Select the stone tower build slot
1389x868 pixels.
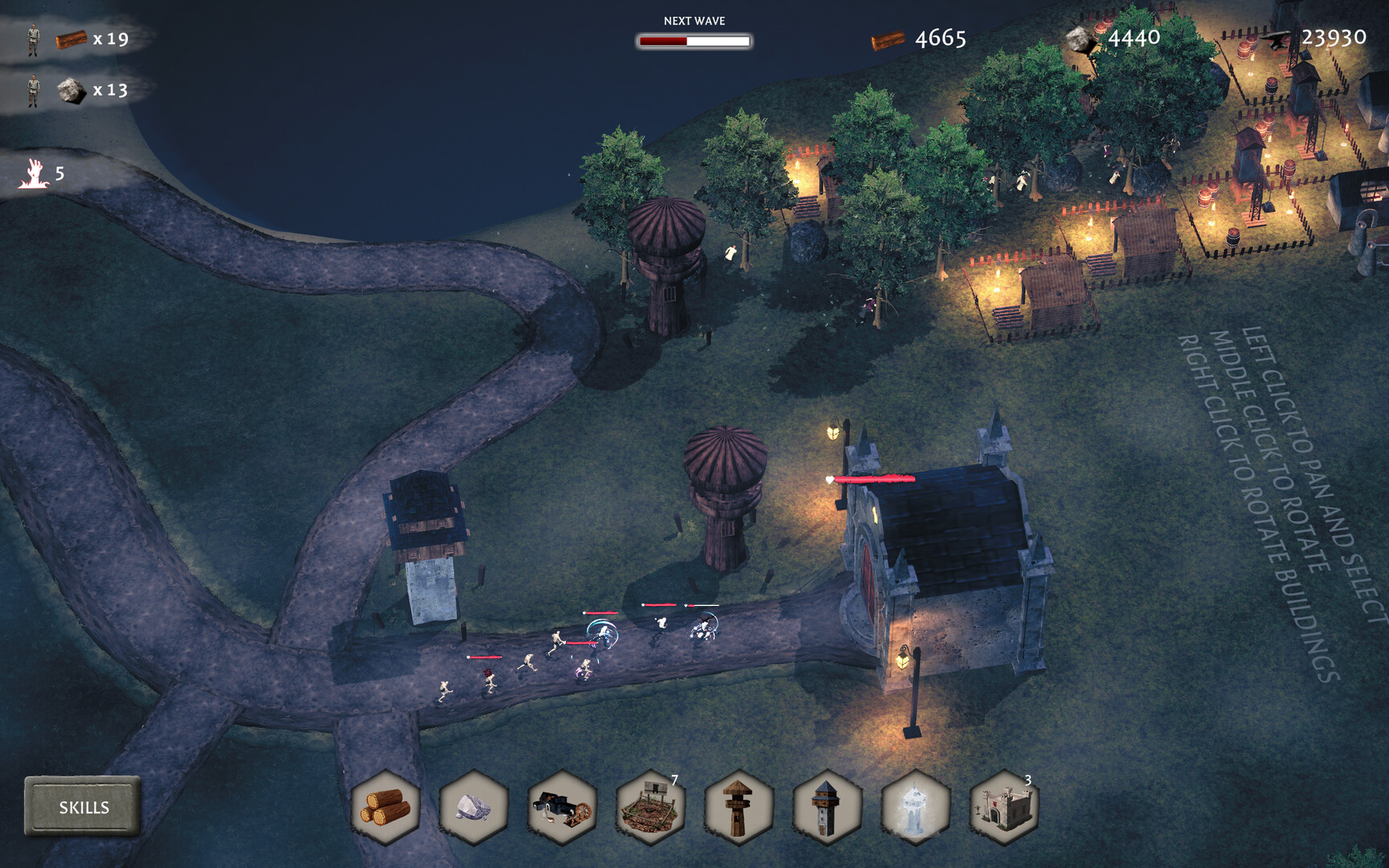click(x=827, y=807)
